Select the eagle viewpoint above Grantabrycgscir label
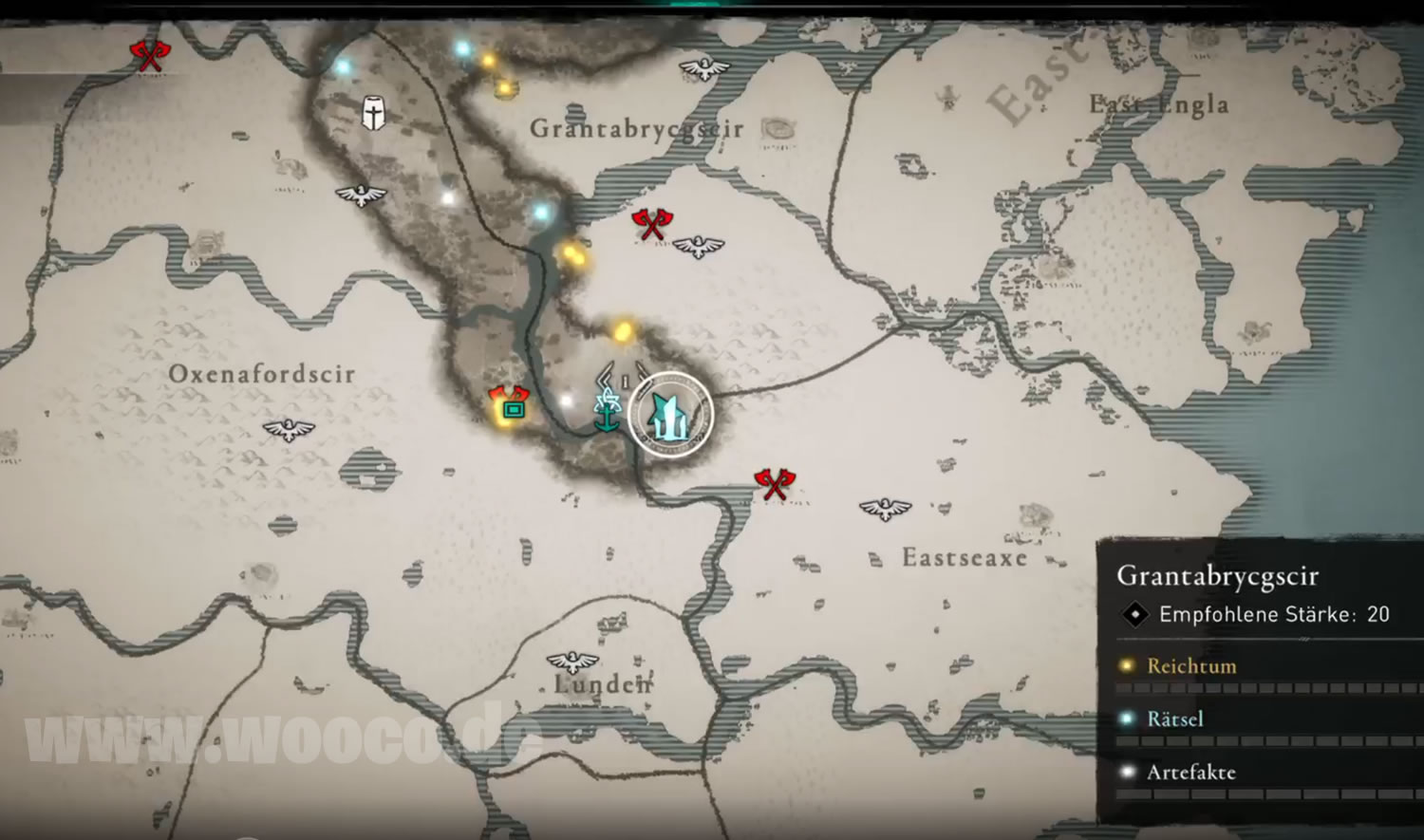This screenshot has height=840, width=1424. 704,68
